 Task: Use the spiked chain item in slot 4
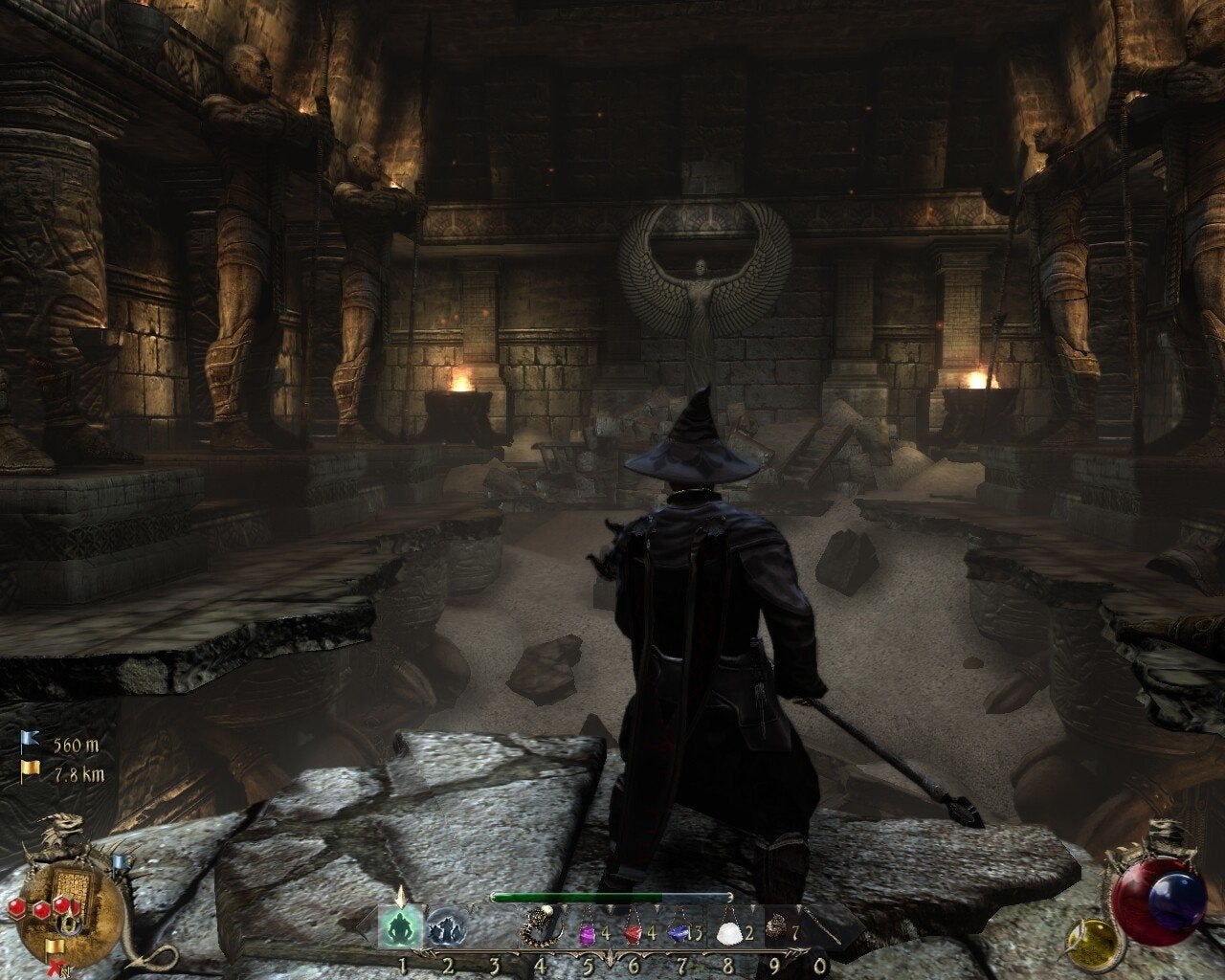(x=539, y=928)
